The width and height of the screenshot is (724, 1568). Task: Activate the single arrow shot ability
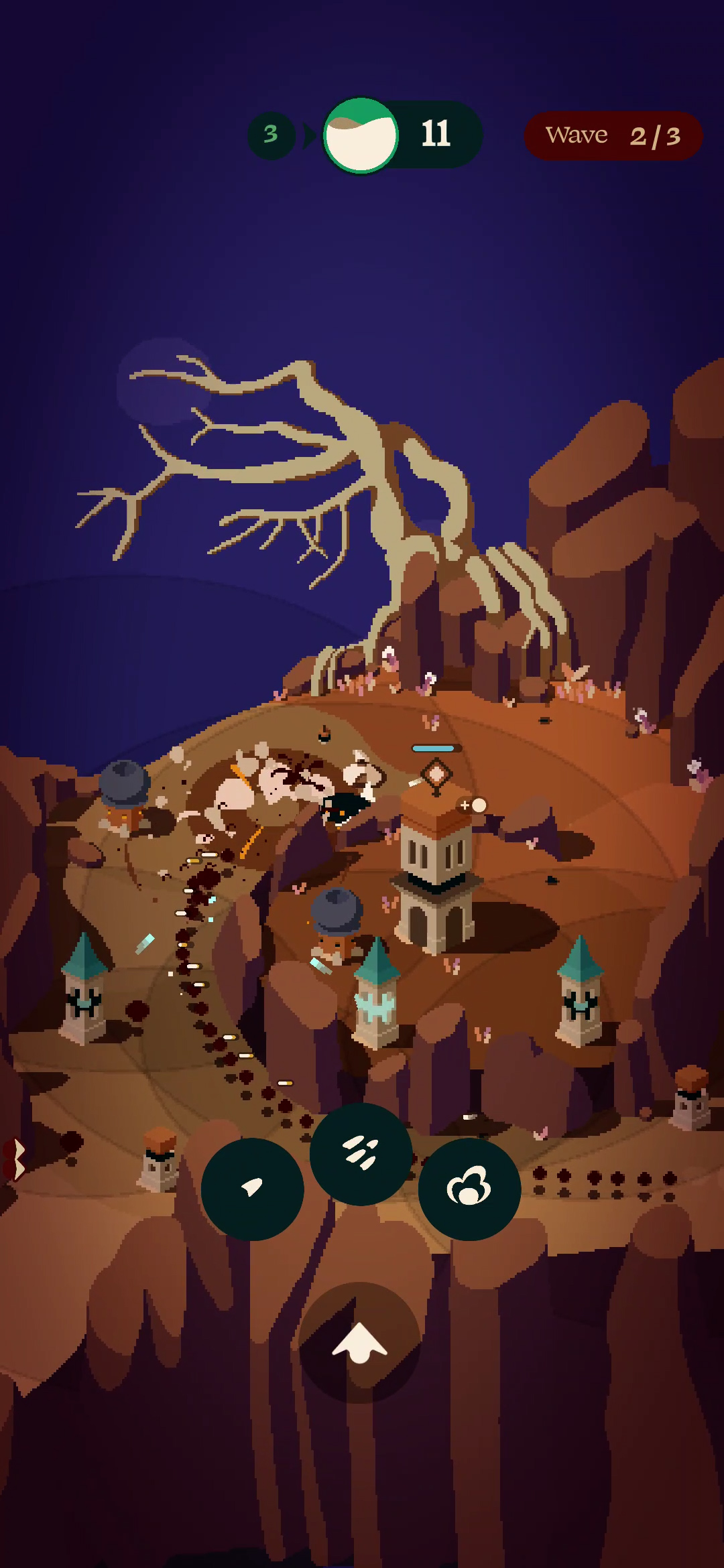click(252, 1189)
